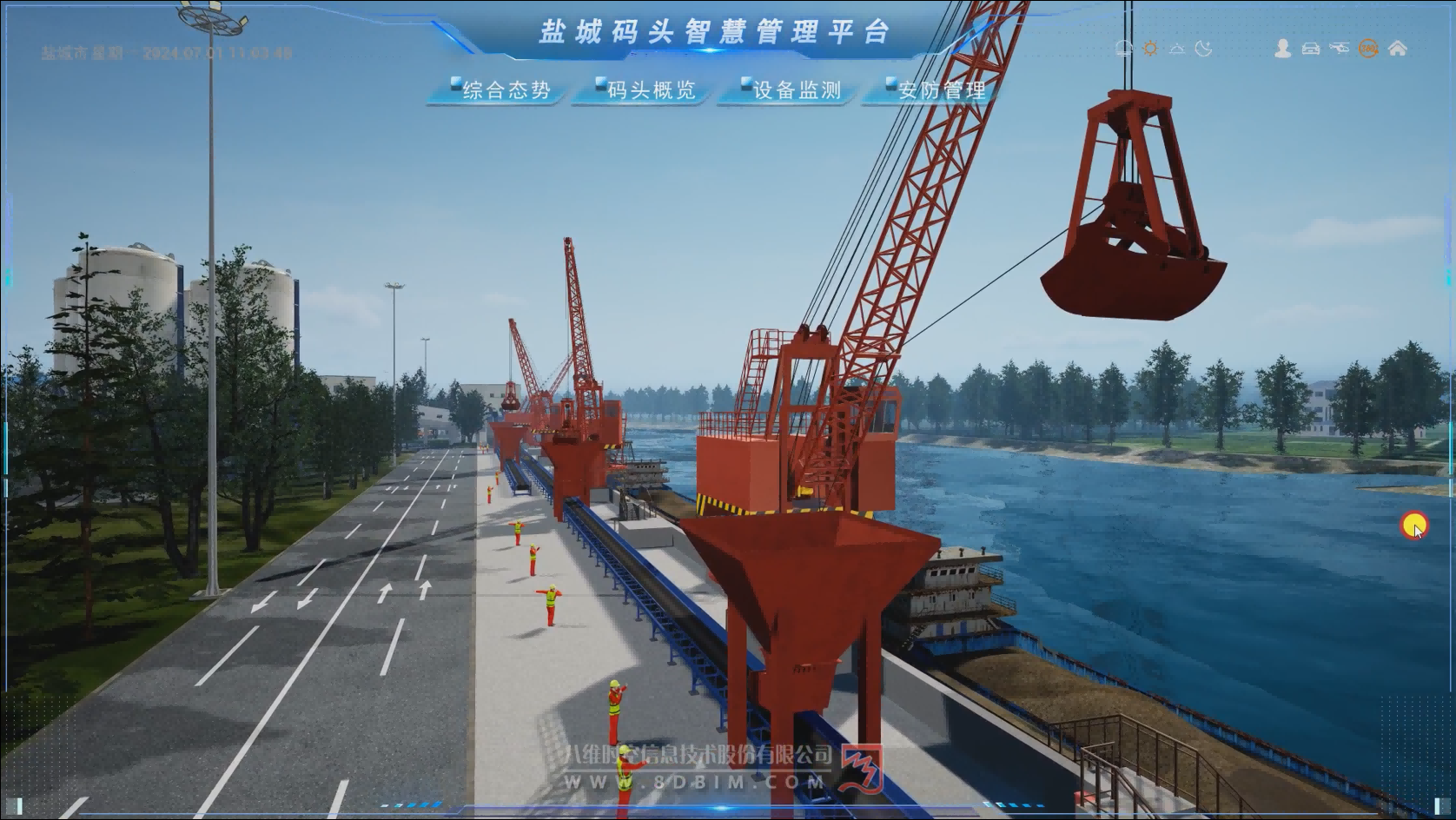
Task: Toggle the orange 360 rotation icon
Action: pos(1368,49)
